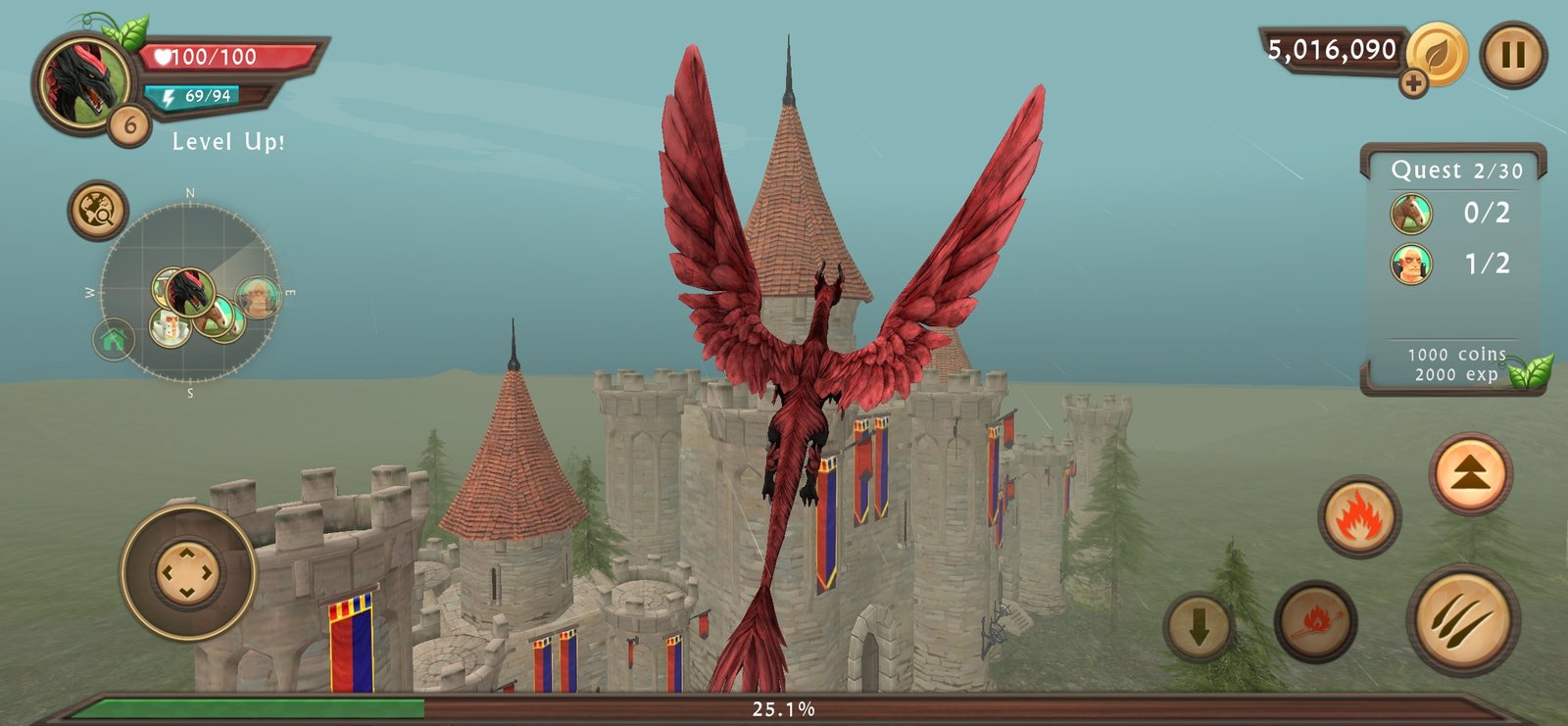Screen dimensions: 1568x726
Task: Attack with the claw slash button
Action: (1462, 618)
